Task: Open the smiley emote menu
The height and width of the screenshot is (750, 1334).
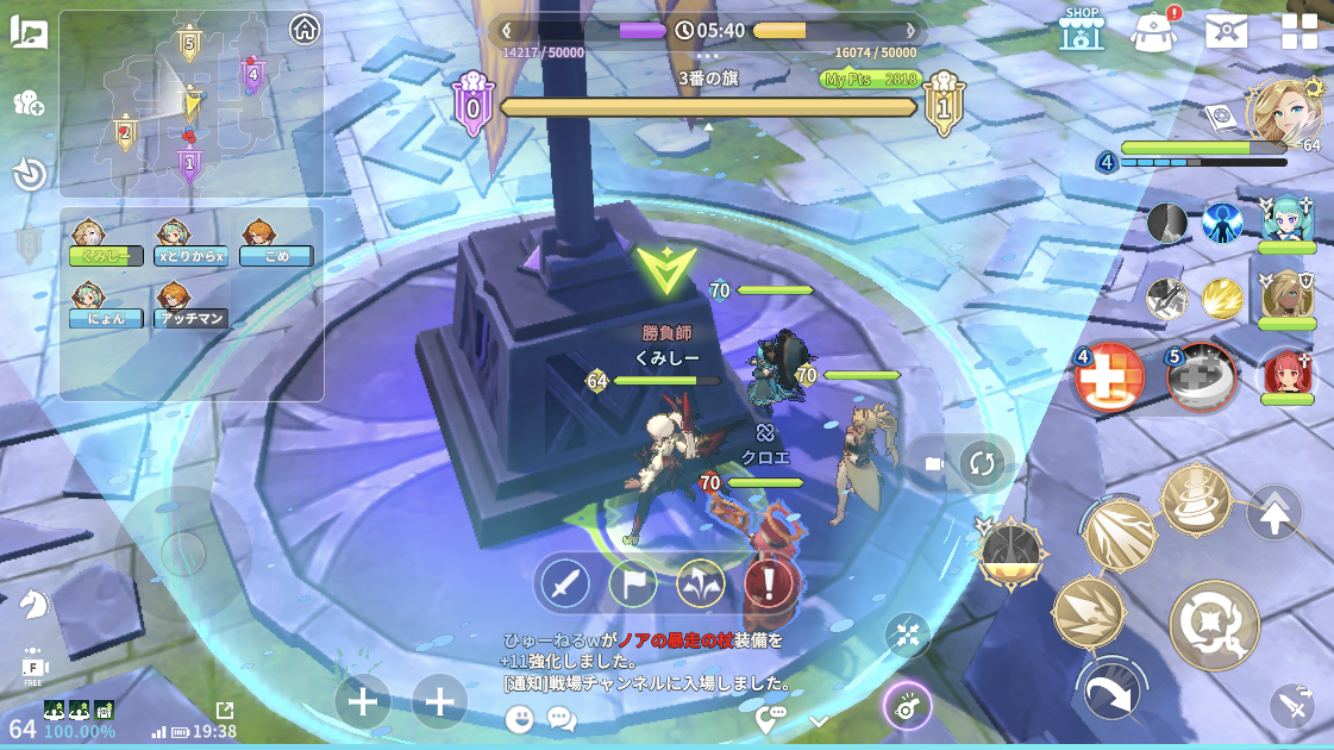Action: pos(519,718)
